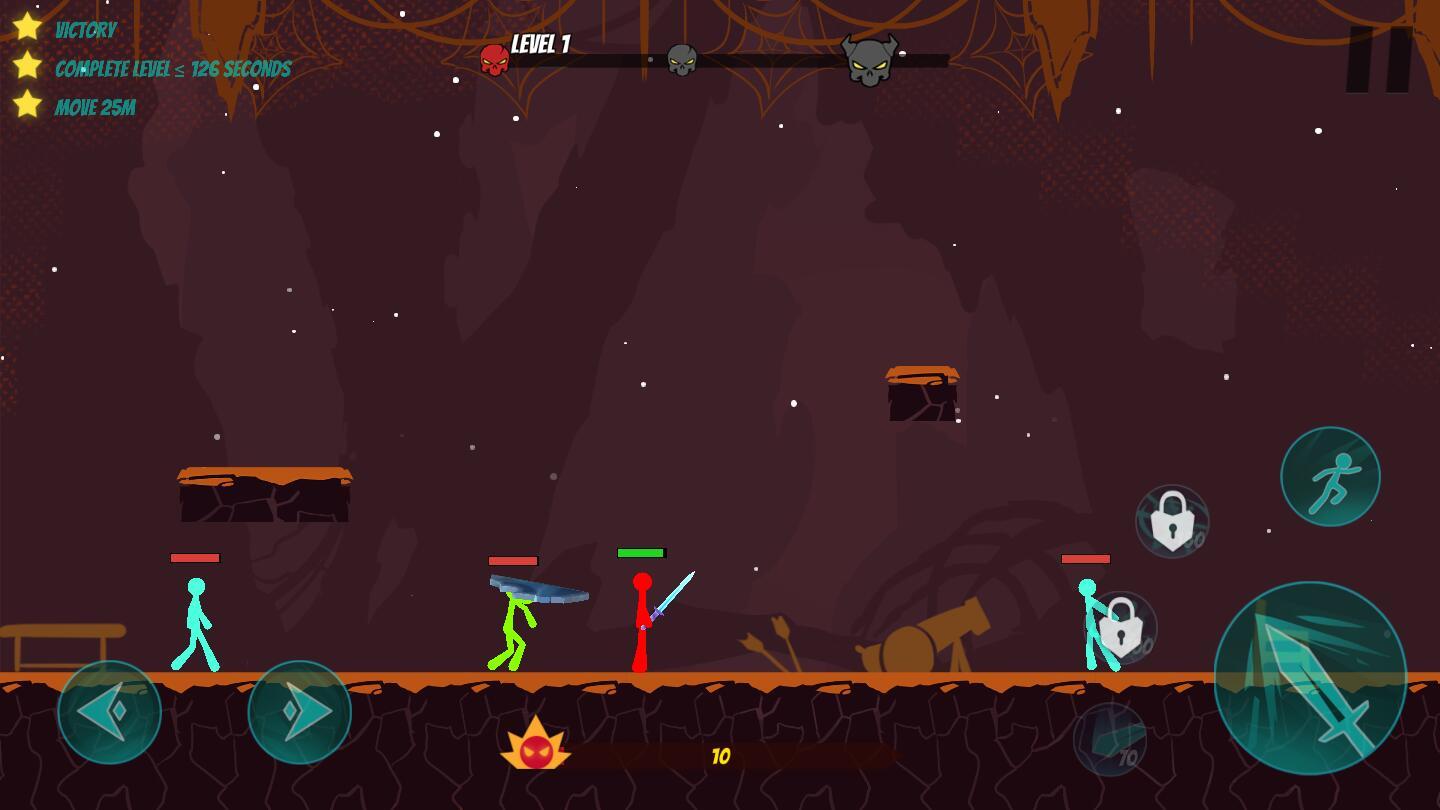Use the skill costing 70

(1110, 740)
